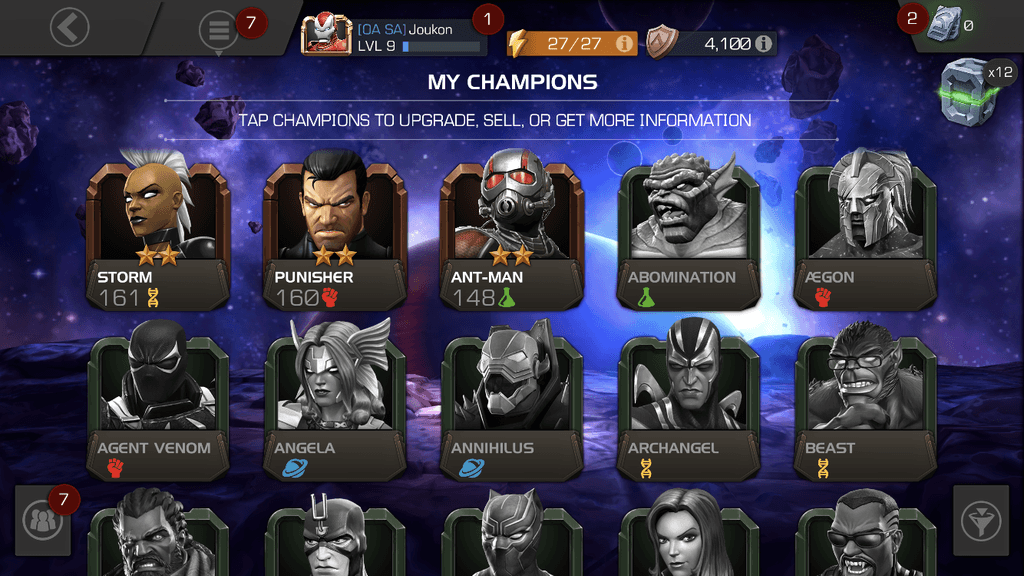
Task: Open the Angela champion card
Action: [334, 406]
